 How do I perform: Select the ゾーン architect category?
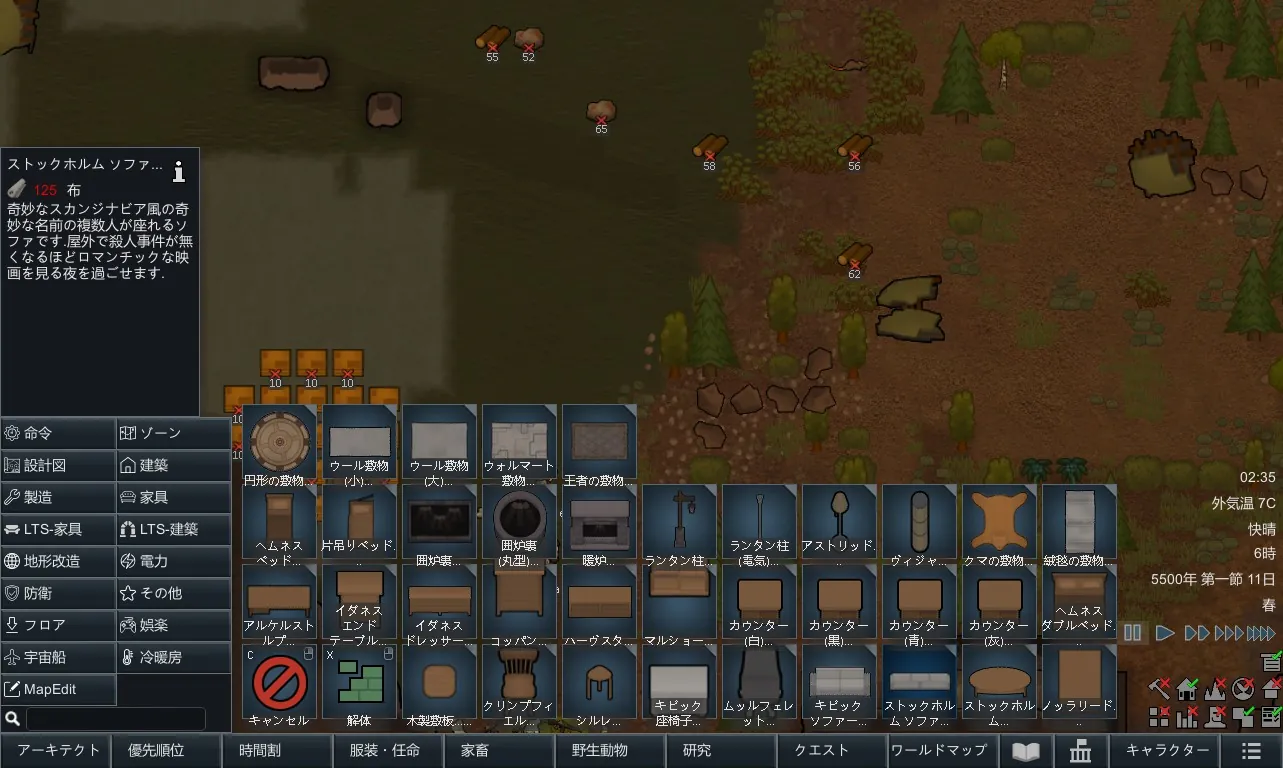tap(173, 433)
